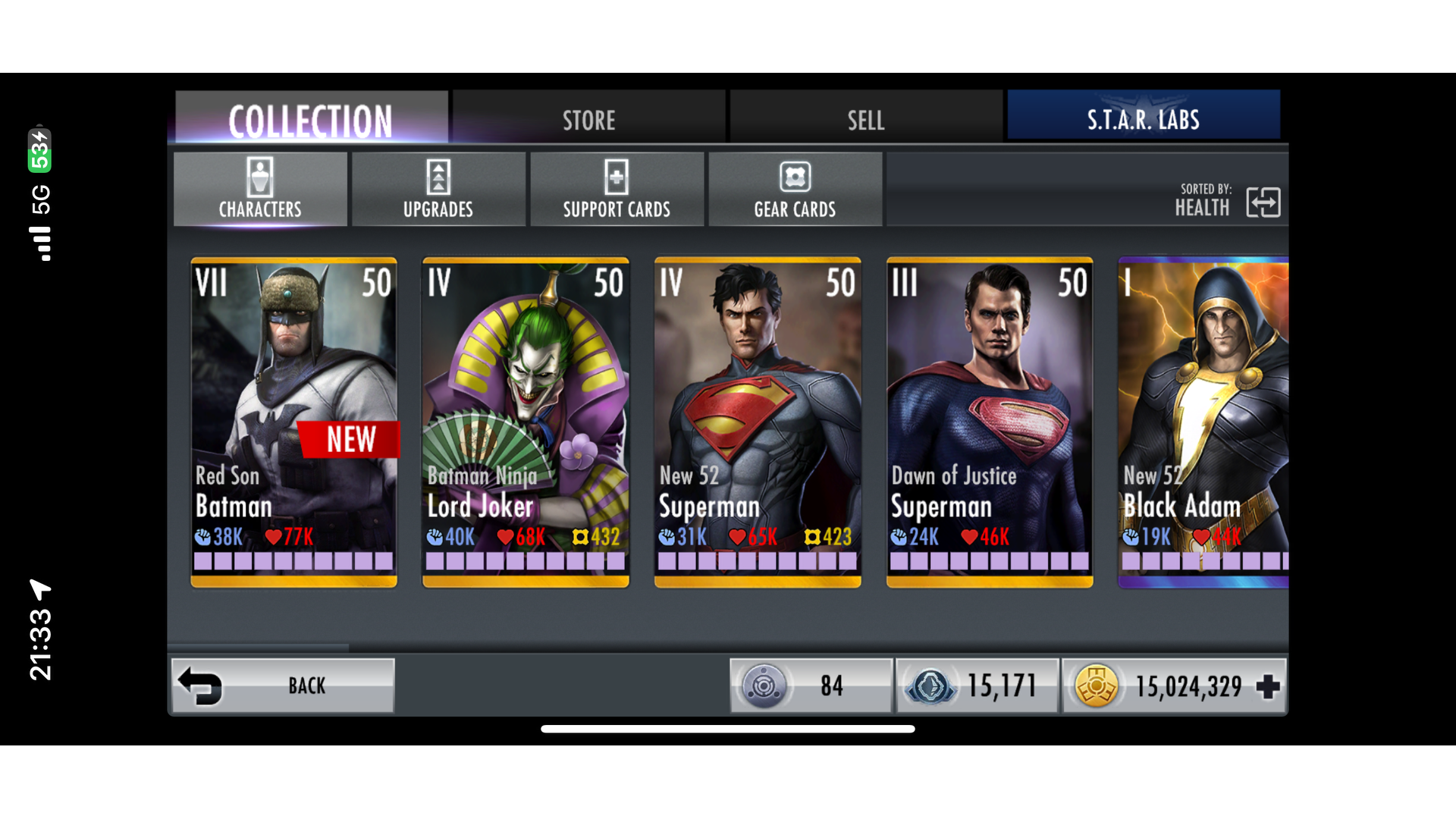Select the Red Son Batman card
Screen dimensions: 1456x819
(x=293, y=422)
